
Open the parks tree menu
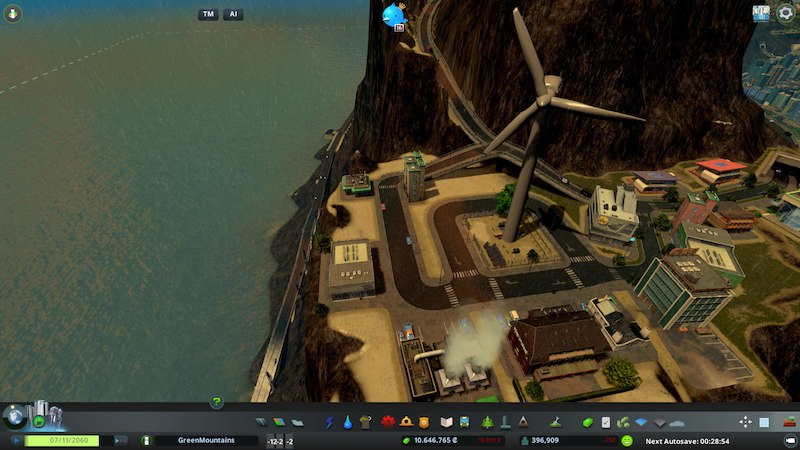(487, 422)
